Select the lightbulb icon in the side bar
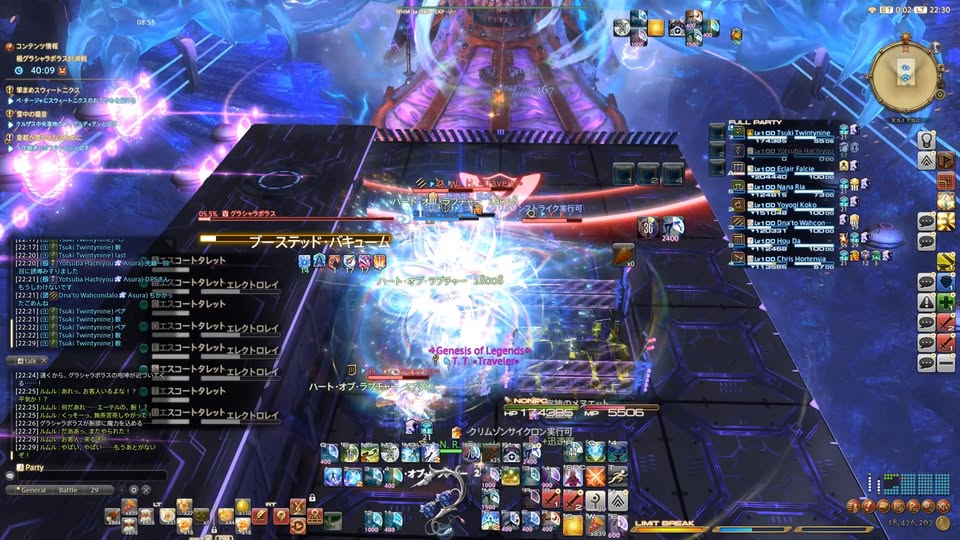 [x=926, y=140]
